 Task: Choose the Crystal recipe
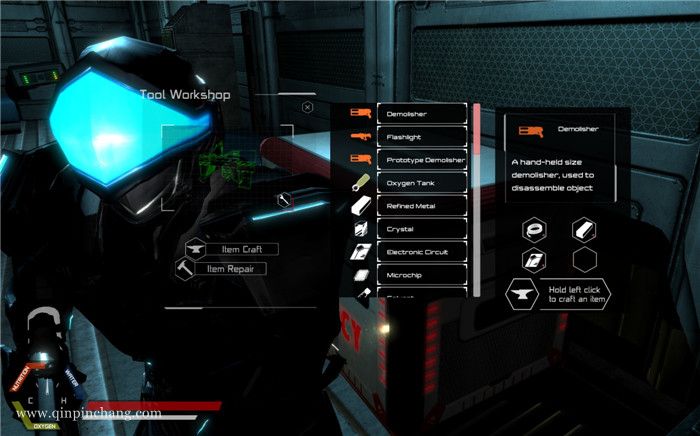point(422,229)
